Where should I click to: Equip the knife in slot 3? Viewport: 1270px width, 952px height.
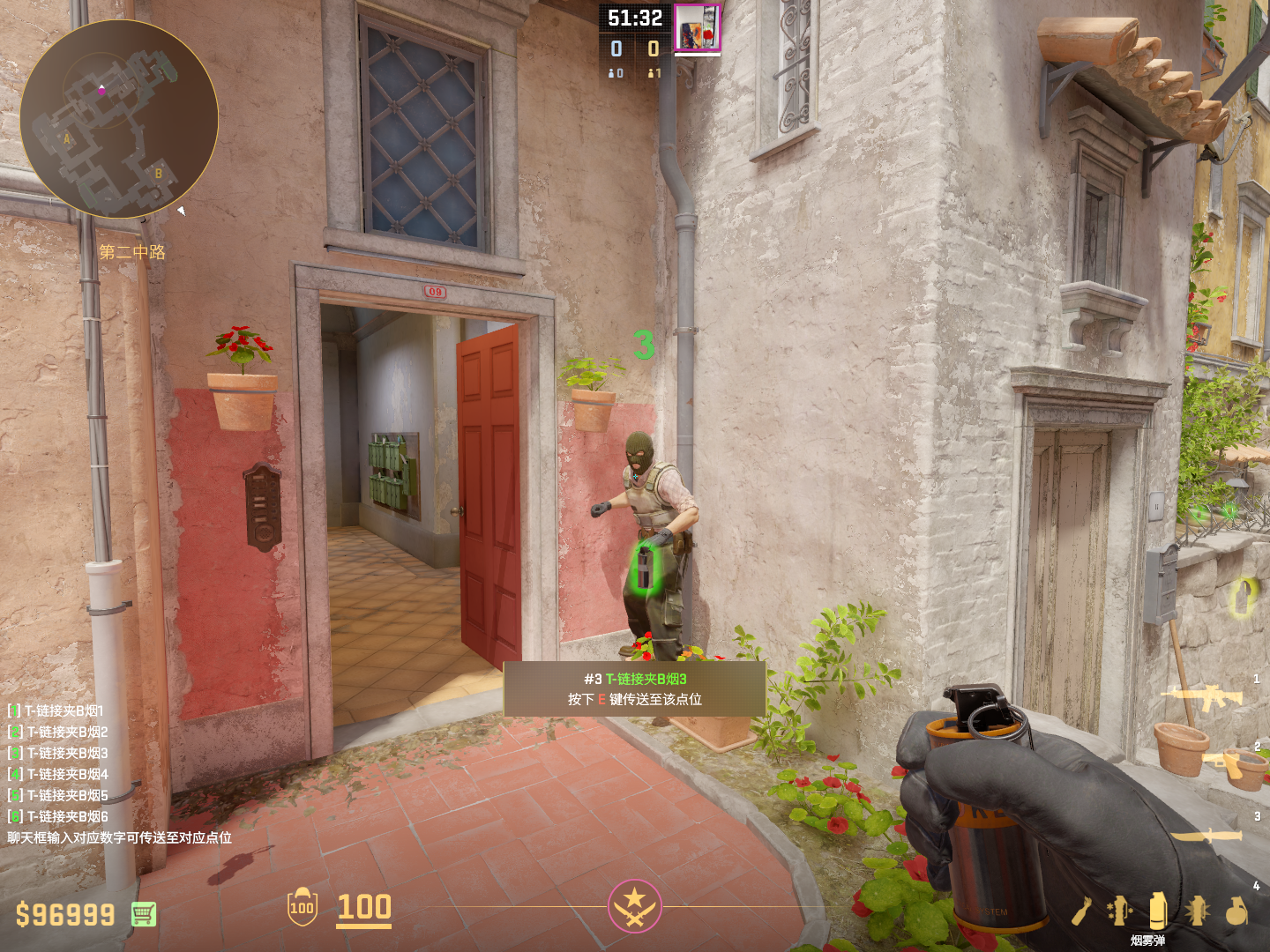click(x=1206, y=835)
